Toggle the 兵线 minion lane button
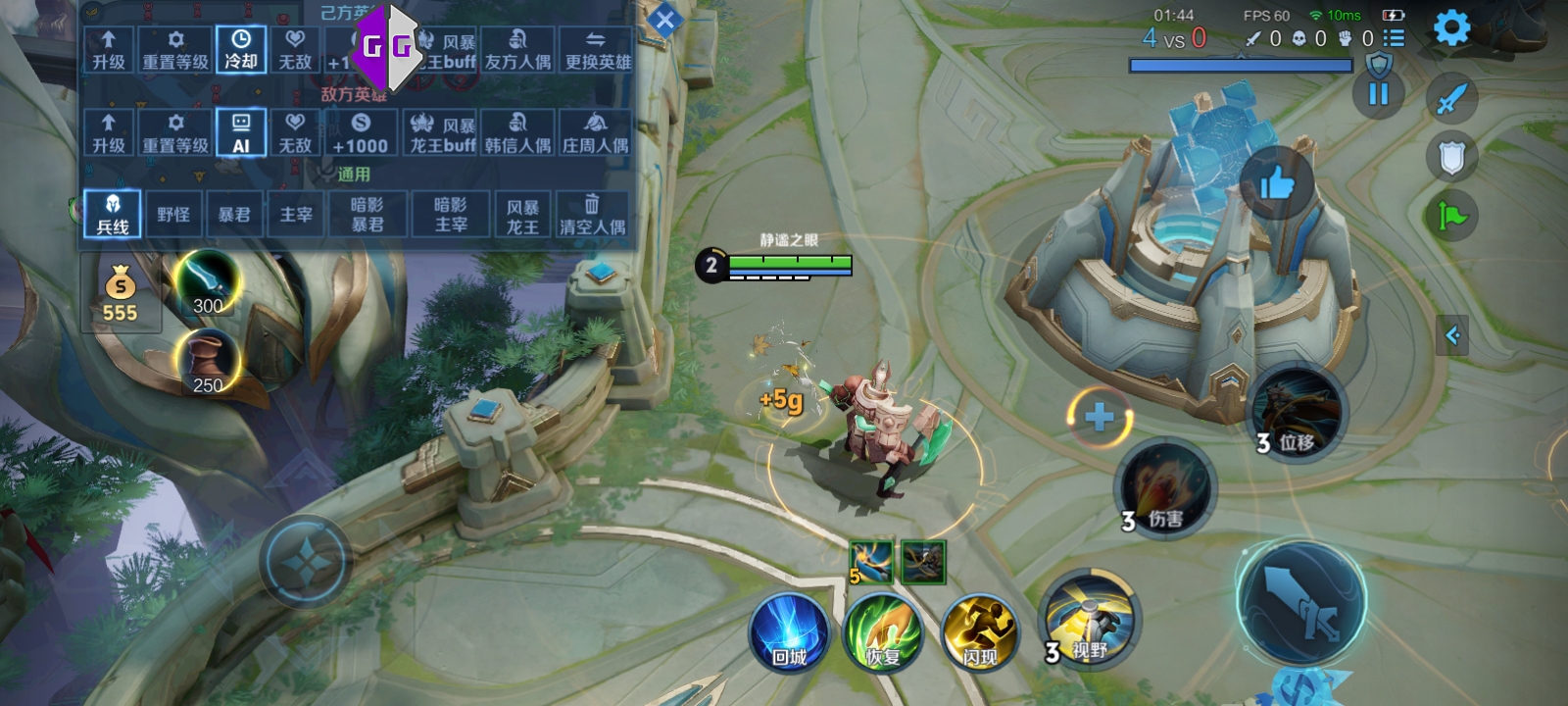Image resolution: width=1568 pixels, height=706 pixels. coord(113,214)
